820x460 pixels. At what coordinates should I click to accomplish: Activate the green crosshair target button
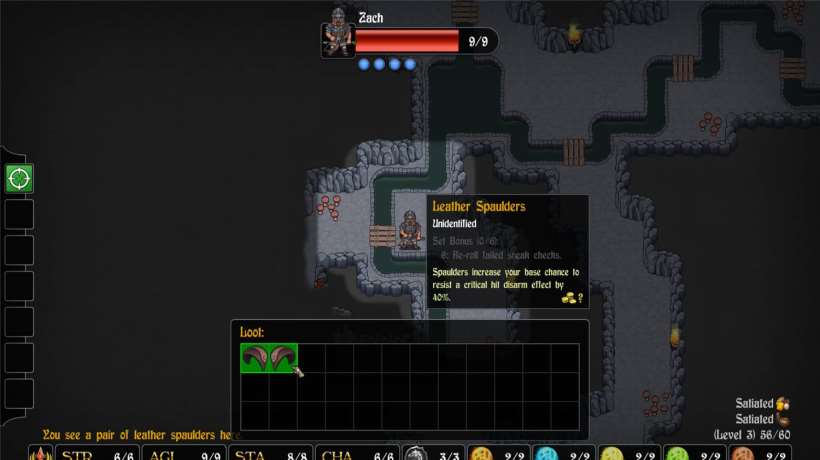point(19,179)
